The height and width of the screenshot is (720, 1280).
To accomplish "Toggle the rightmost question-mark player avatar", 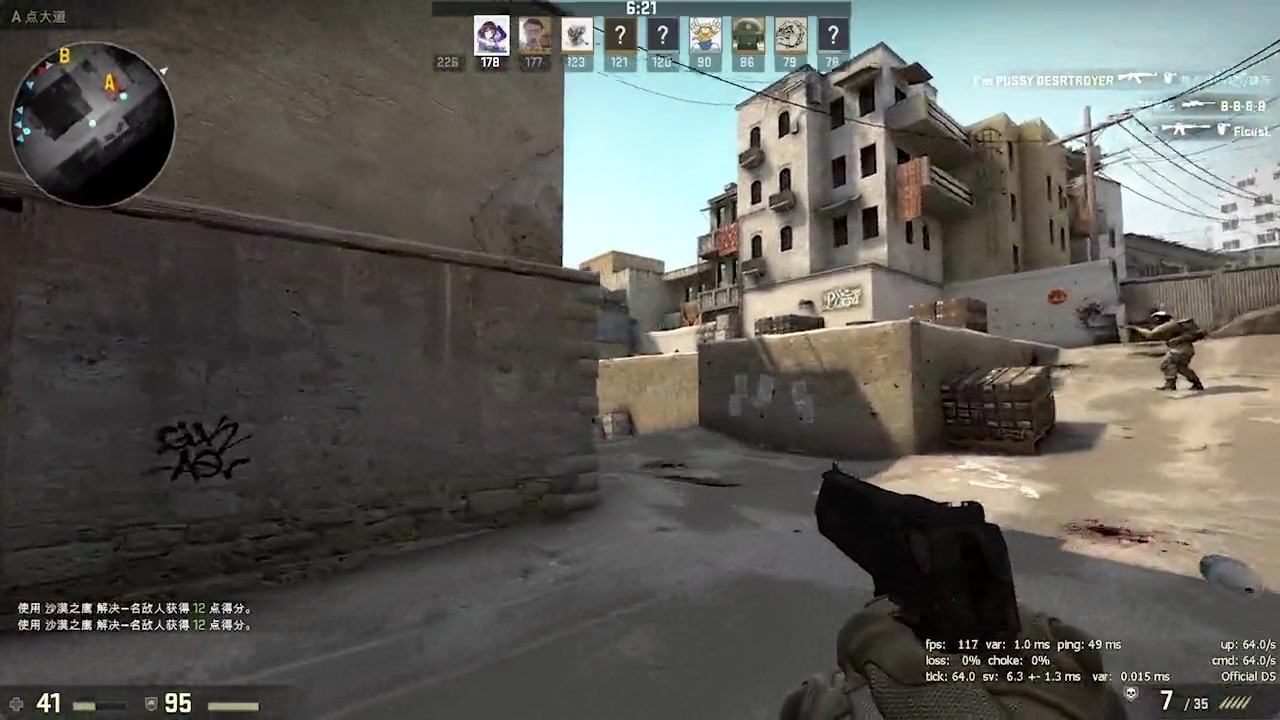I will click(x=833, y=35).
